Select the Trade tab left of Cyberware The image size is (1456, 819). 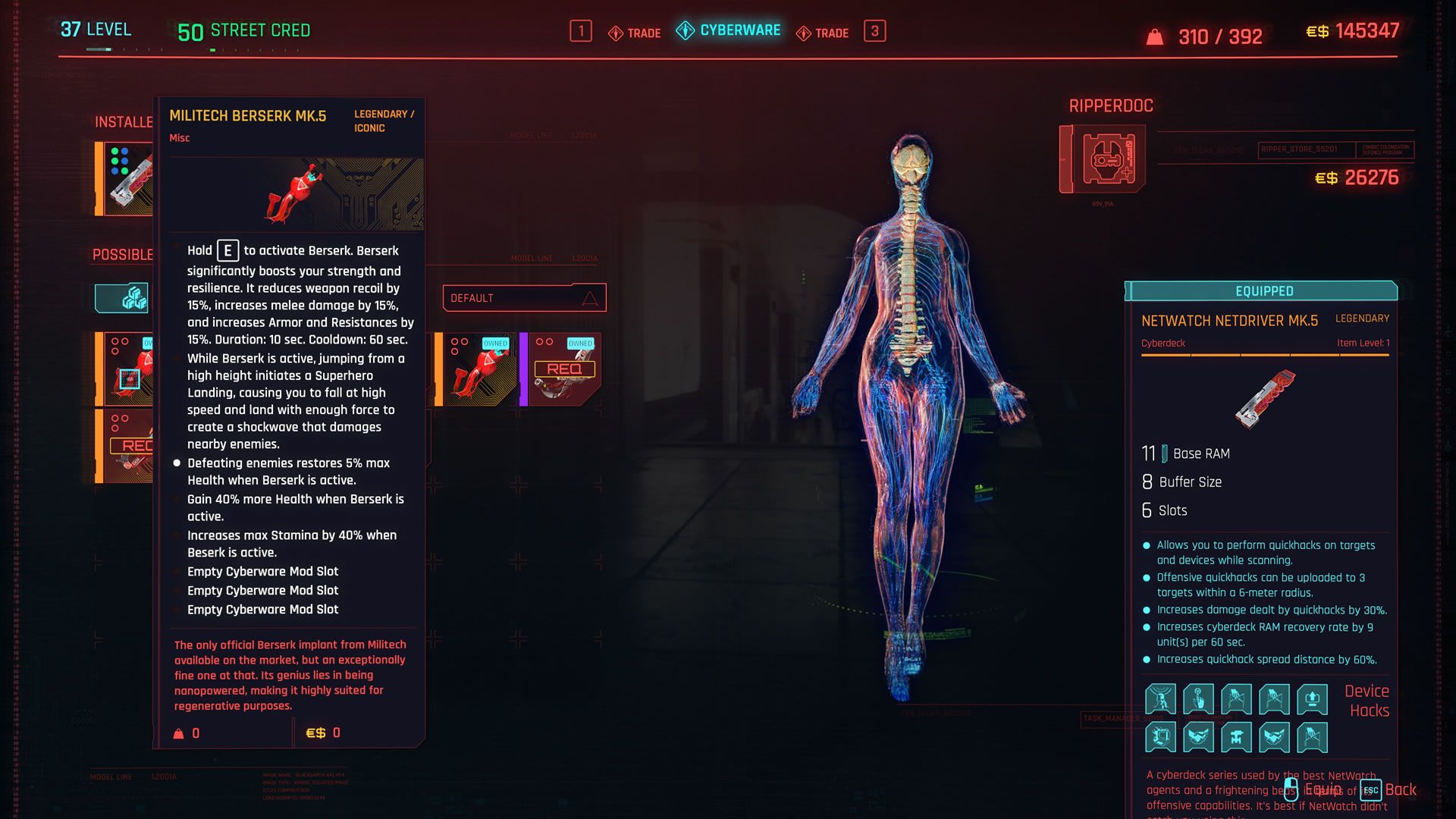coord(634,32)
